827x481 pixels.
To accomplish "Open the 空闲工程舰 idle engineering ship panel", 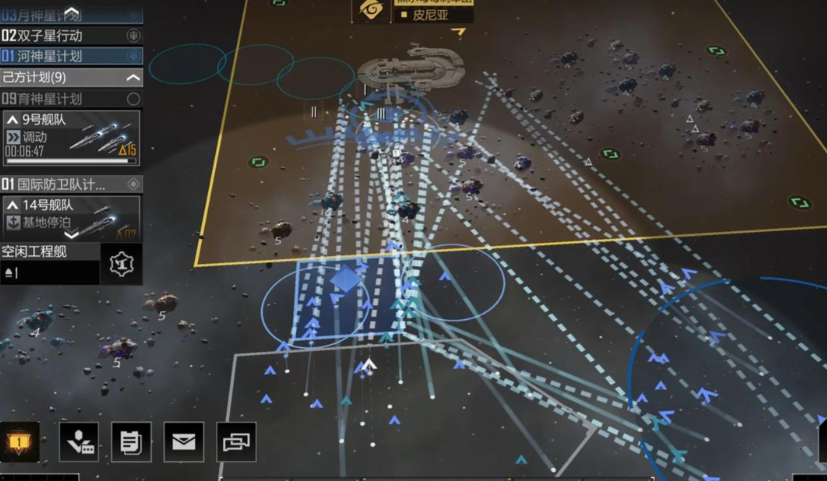I will [48, 262].
